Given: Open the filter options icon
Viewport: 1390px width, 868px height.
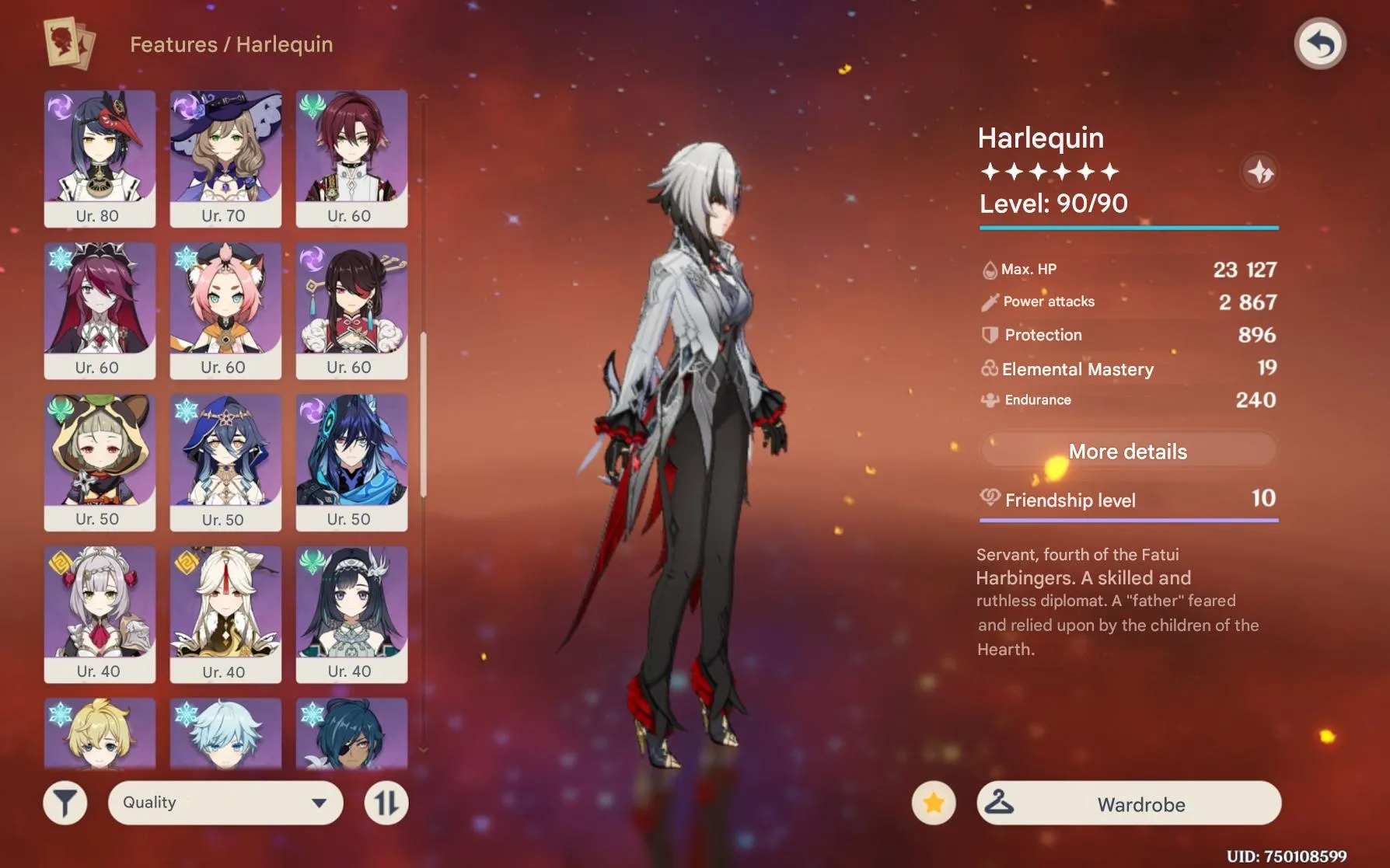Looking at the screenshot, I should pyautogui.click(x=65, y=802).
